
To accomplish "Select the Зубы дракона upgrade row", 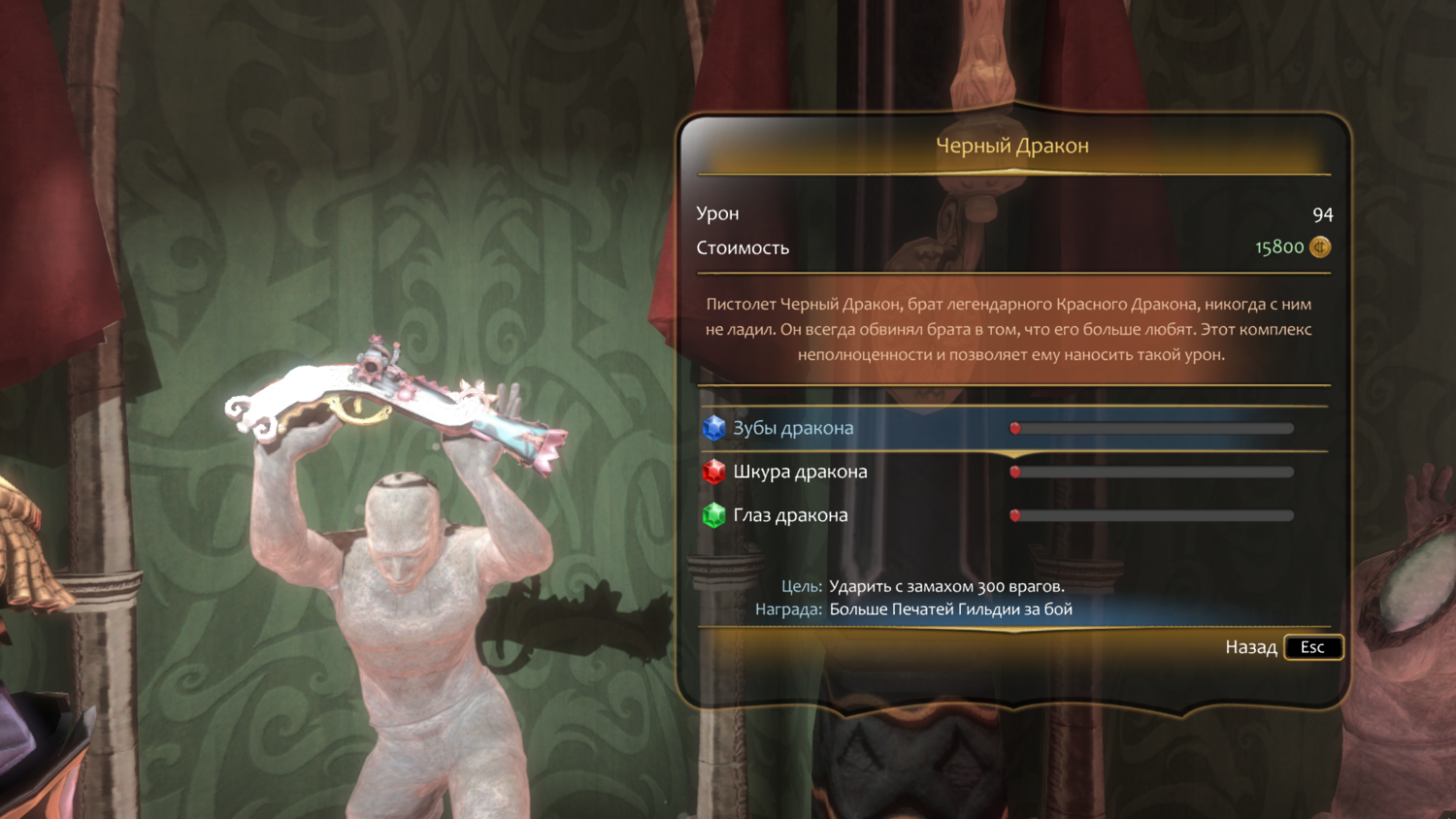I will pyautogui.click(x=793, y=428).
